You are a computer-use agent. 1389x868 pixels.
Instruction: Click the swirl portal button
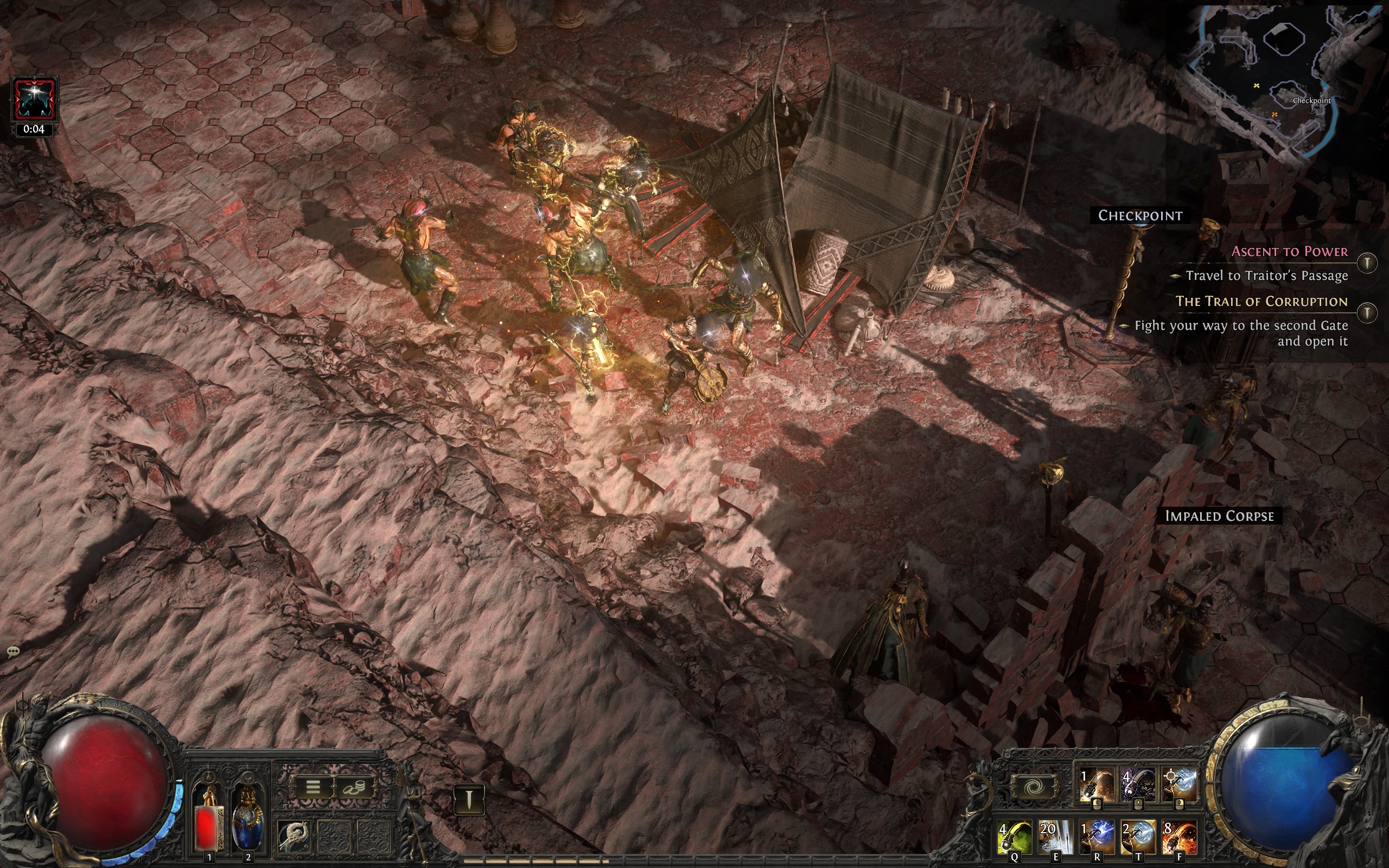pos(1034,787)
